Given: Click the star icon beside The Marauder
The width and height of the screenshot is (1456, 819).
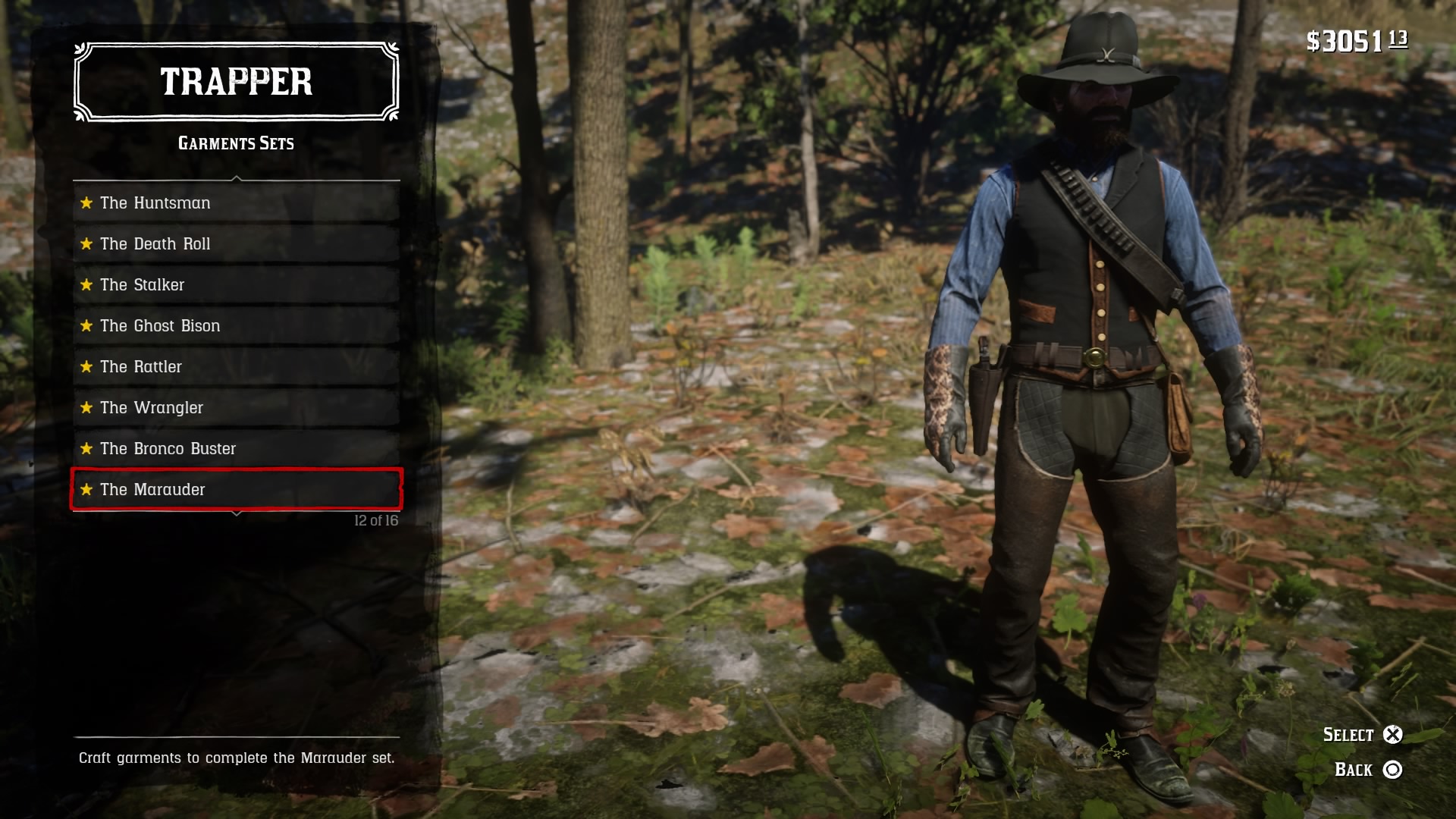Looking at the screenshot, I should pos(86,489).
